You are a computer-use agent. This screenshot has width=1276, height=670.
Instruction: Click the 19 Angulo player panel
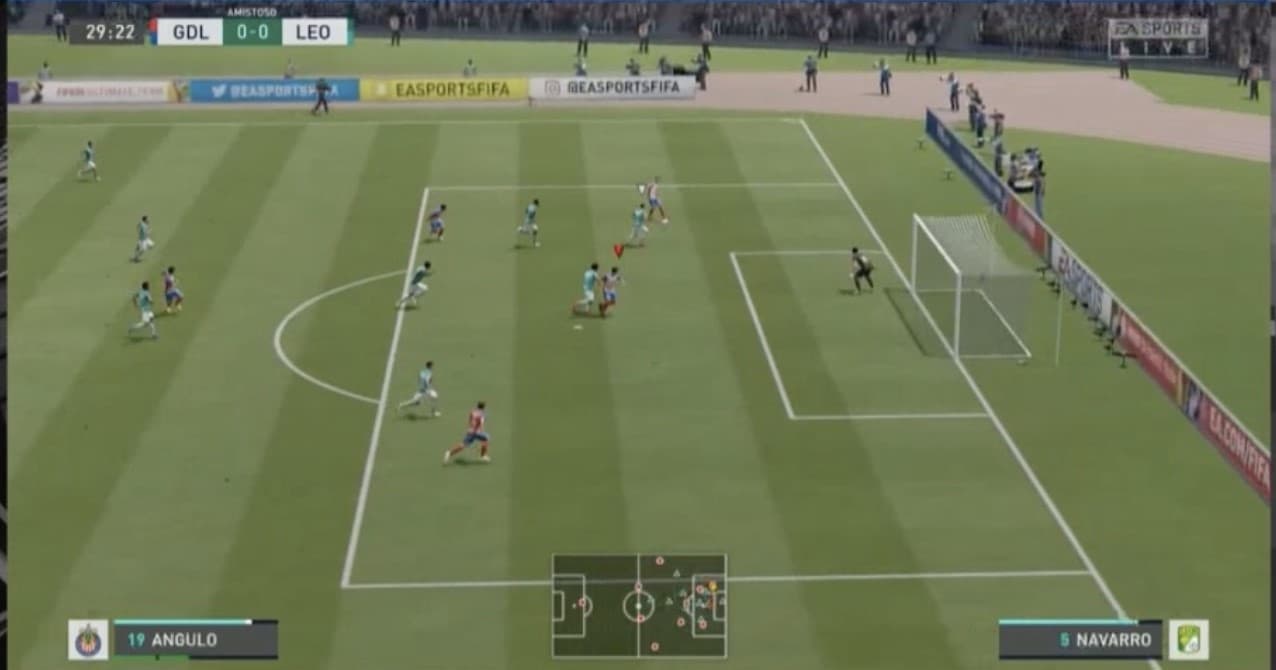[x=195, y=640]
